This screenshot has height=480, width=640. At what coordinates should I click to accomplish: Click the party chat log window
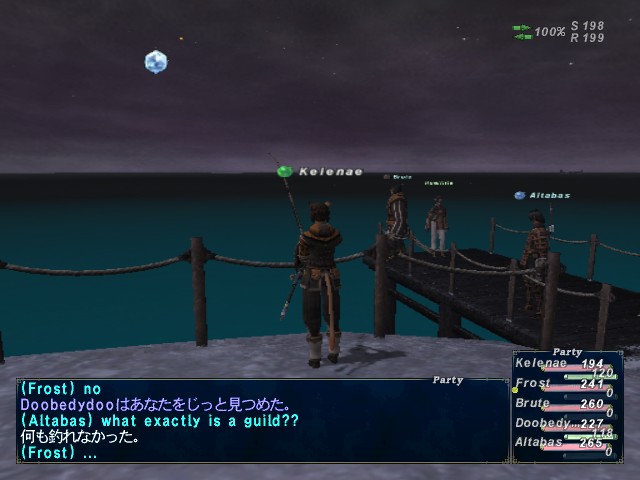(260, 420)
